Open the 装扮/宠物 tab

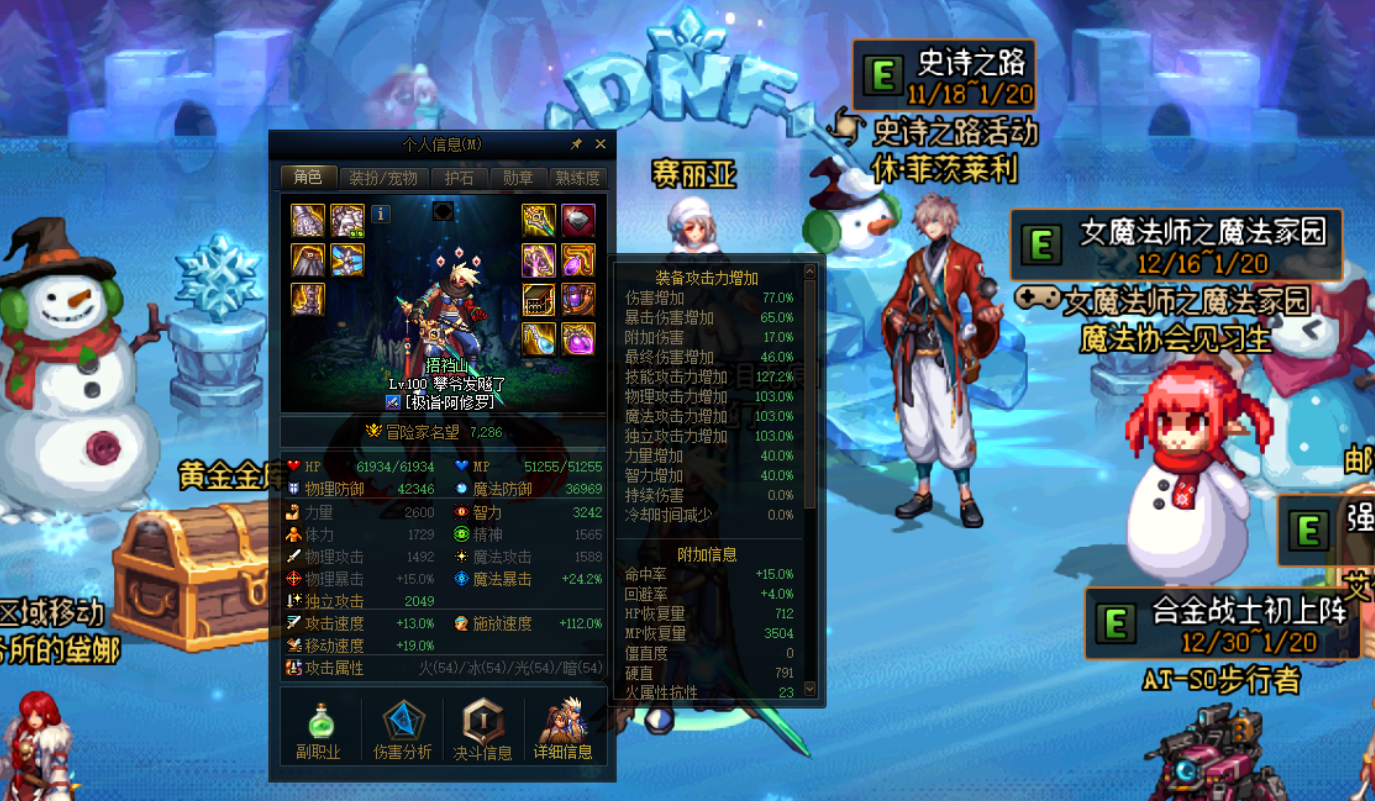click(x=383, y=179)
